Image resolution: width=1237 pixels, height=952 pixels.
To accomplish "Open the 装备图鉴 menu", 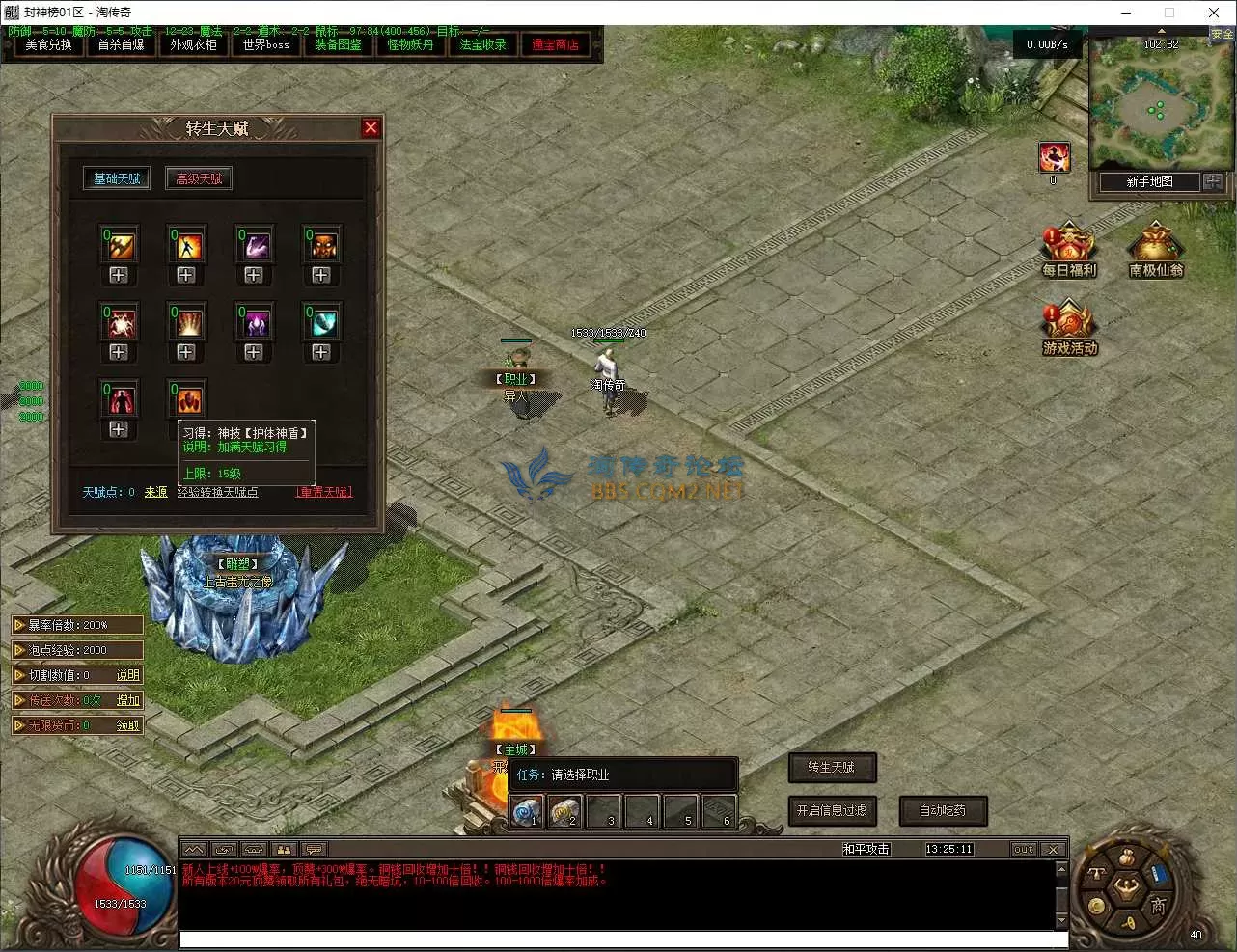I will (338, 45).
